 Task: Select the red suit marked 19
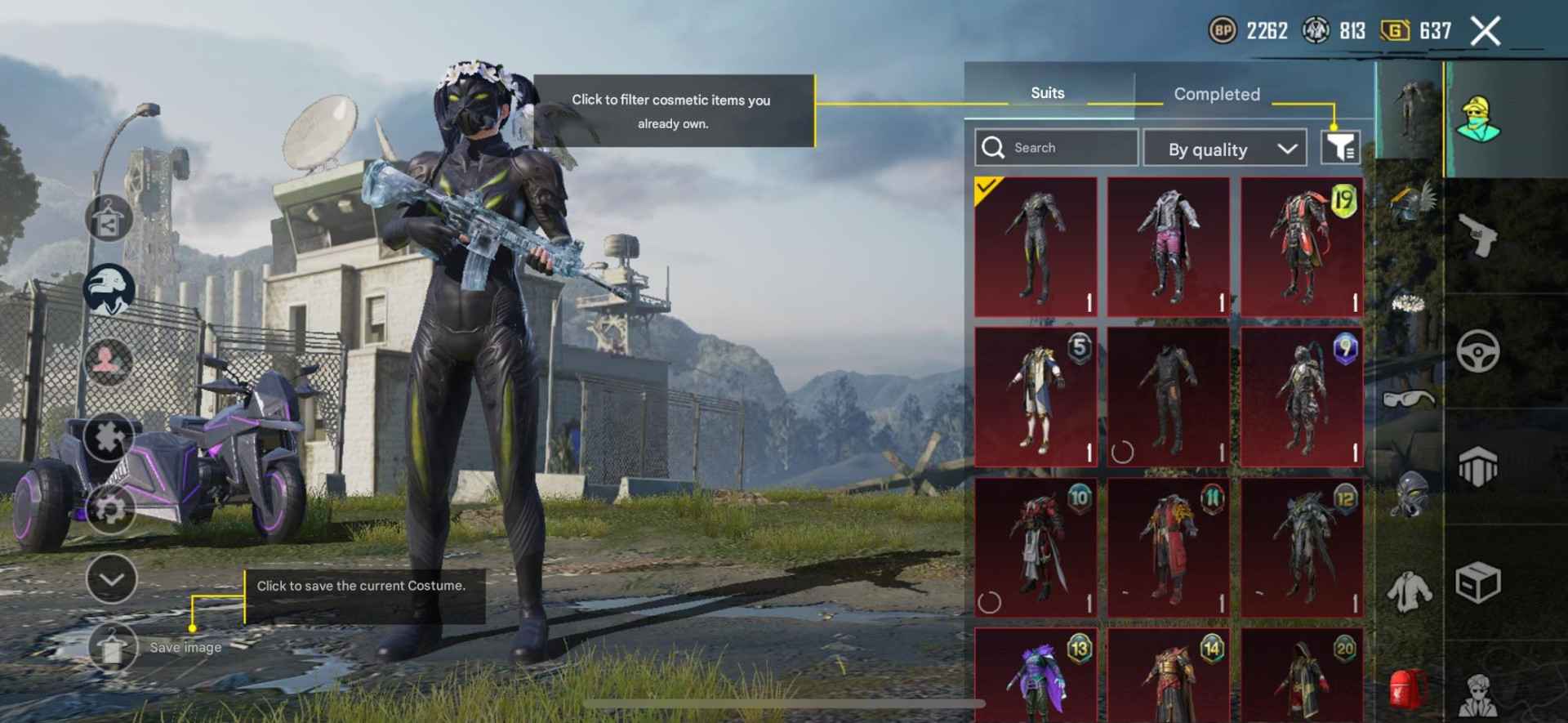coord(1302,246)
